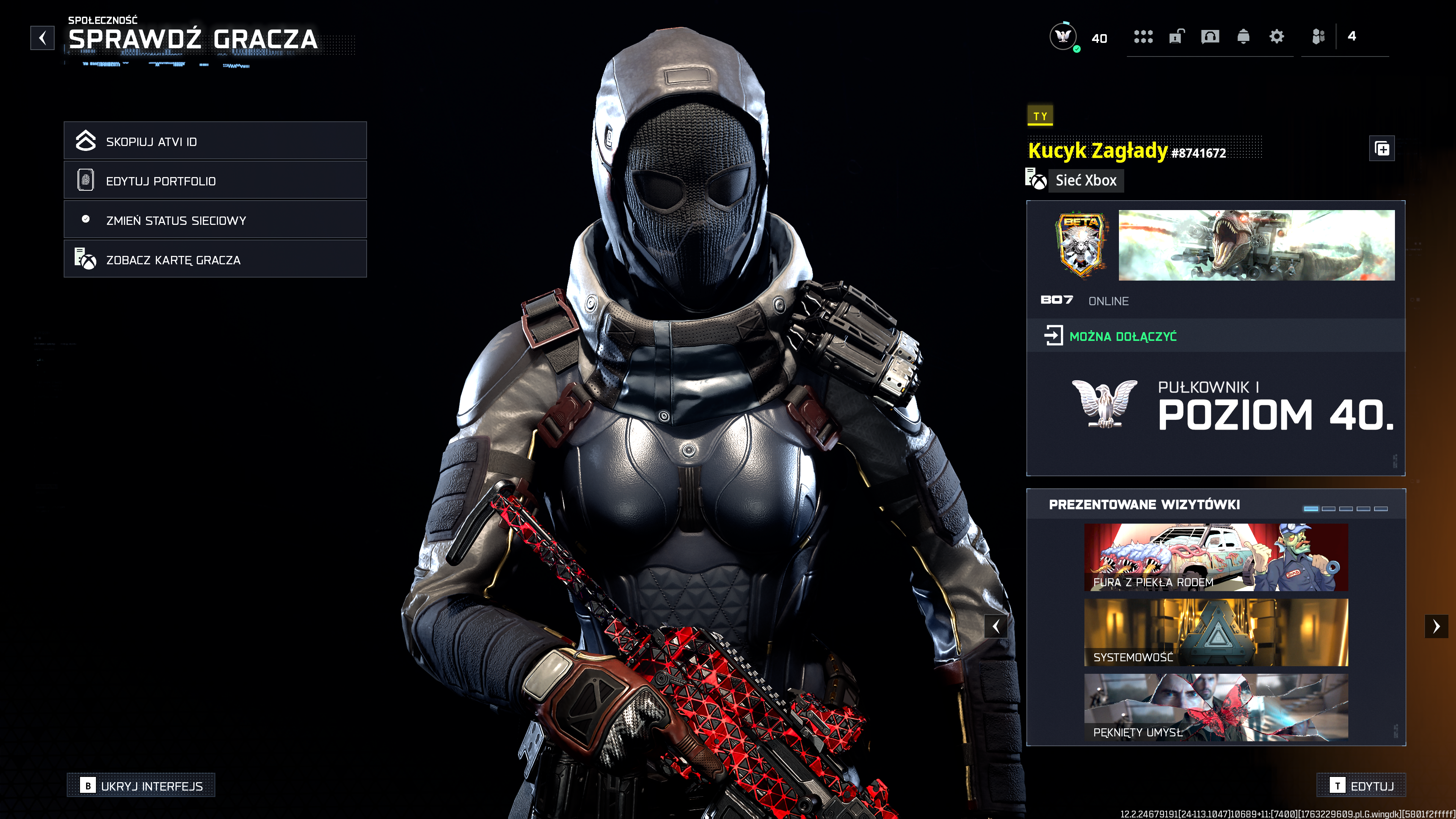The height and width of the screenshot is (819, 1456).
Task: Show previous calling cards page arrow
Action: (996, 626)
